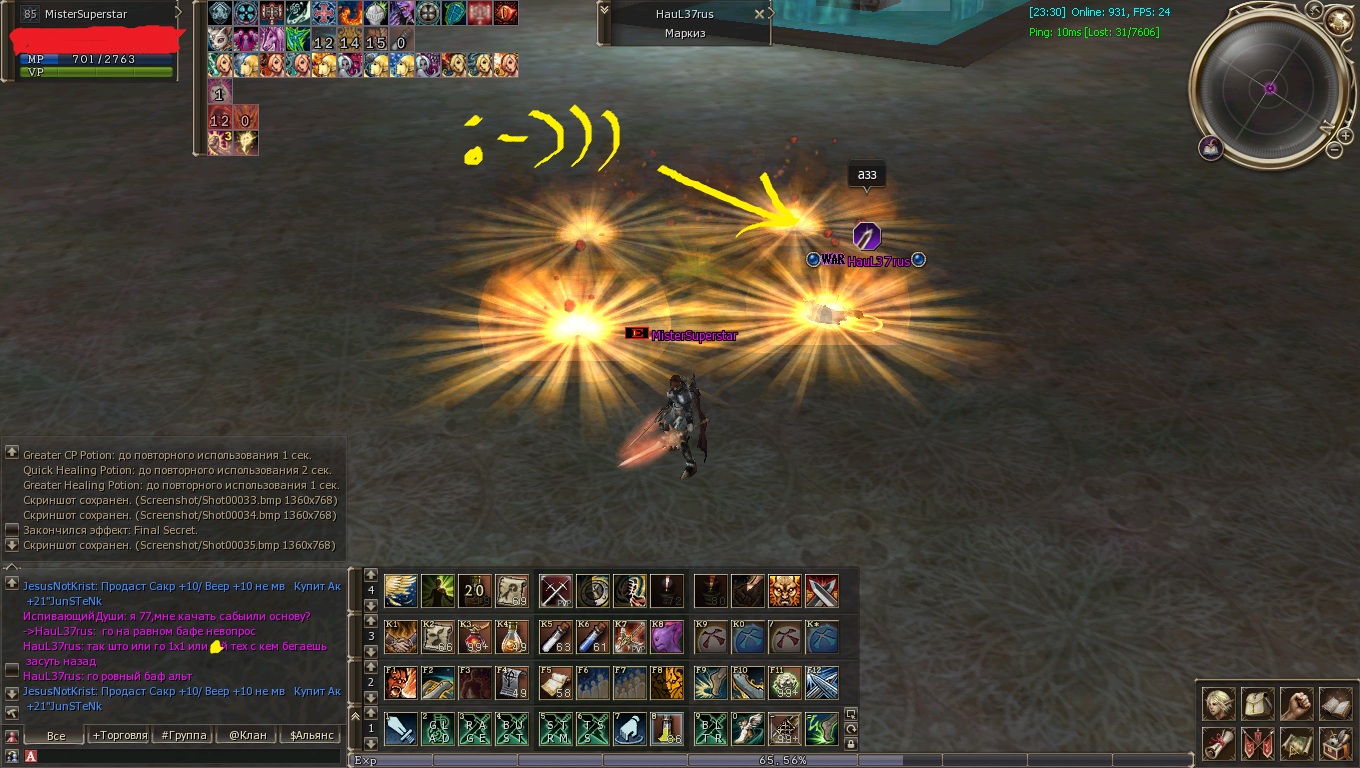Switch to the @Клан chat tab
The width and height of the screenshot is (1360, 768).
click(247, 735)
